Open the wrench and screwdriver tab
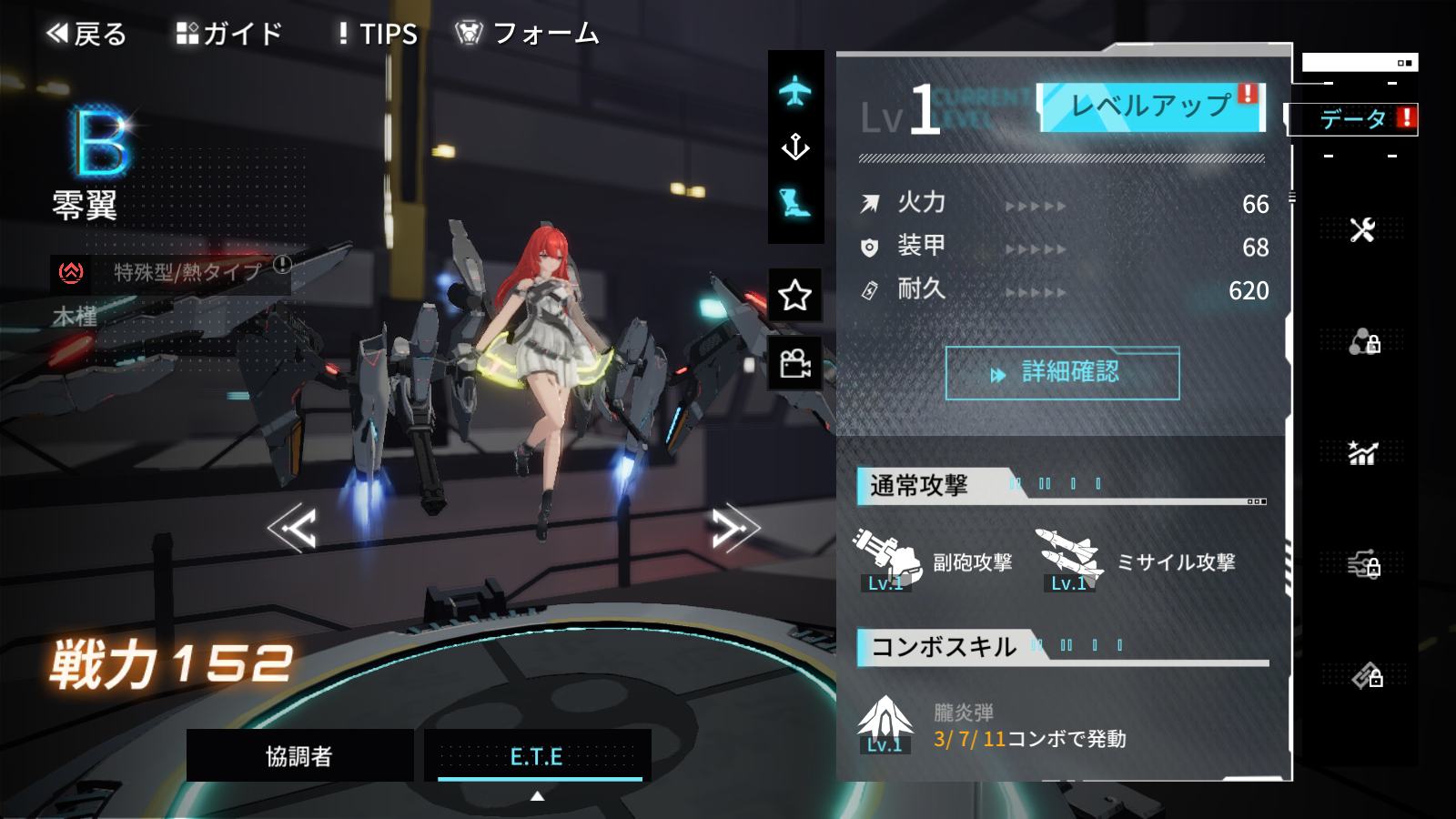 click(x=1362, y=230)
